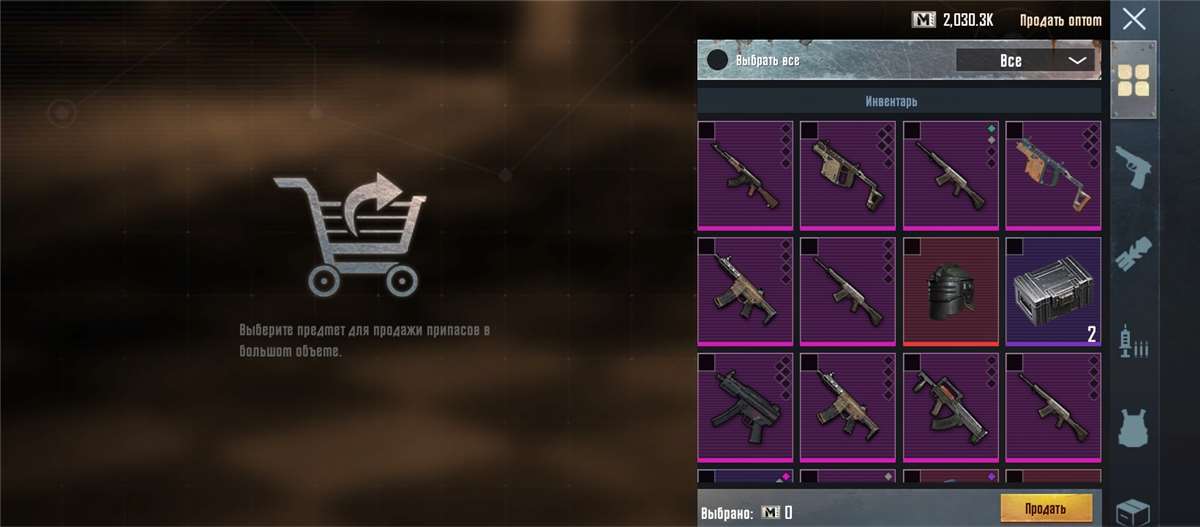The image size is (1200, 527).
Task: Select the metal crate item stack
Action: pos(1052,291)
